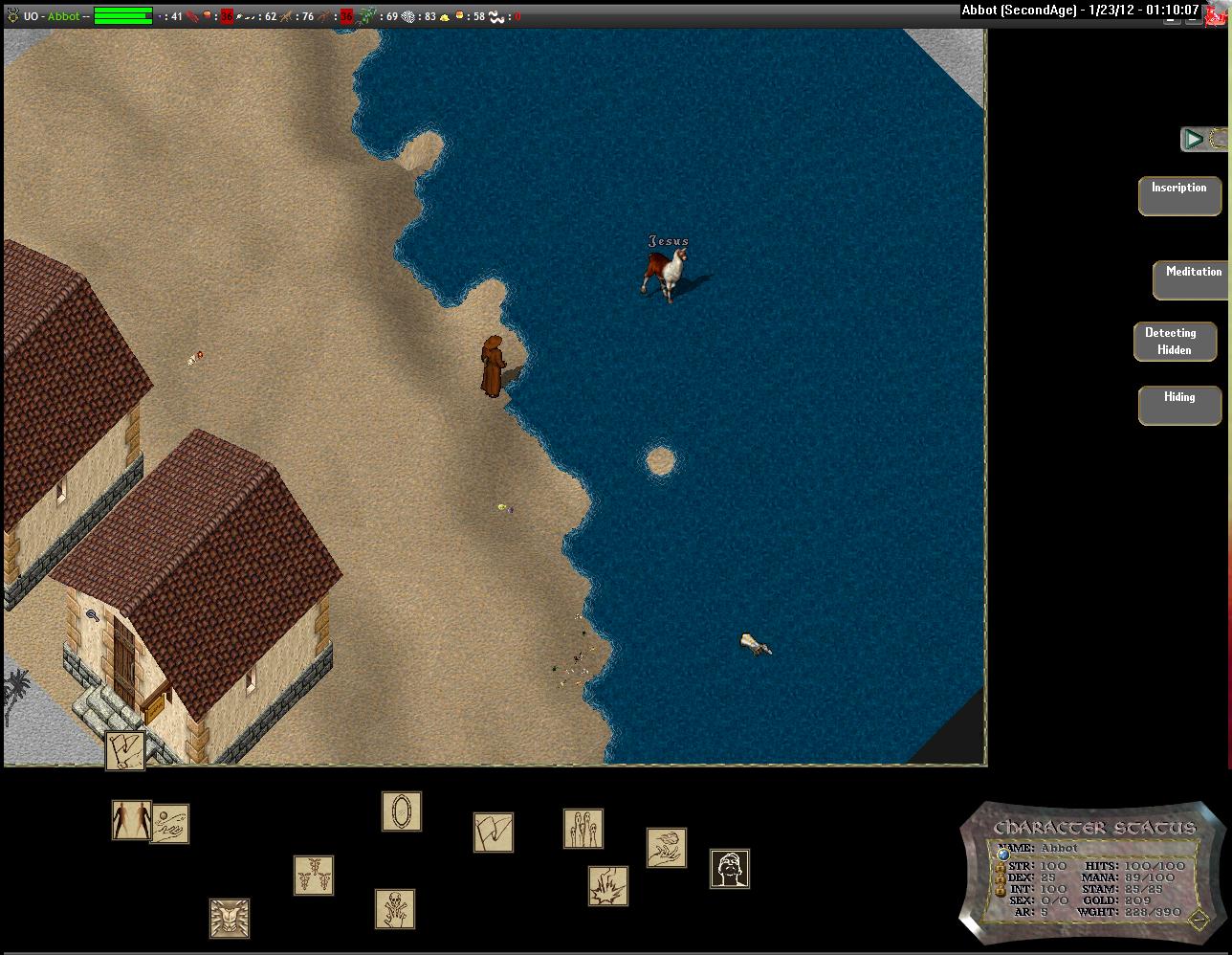This screenshot has width=1232, height=955.
Task: Click the Detecting Hidden skill button
Action: (1174, 342)
